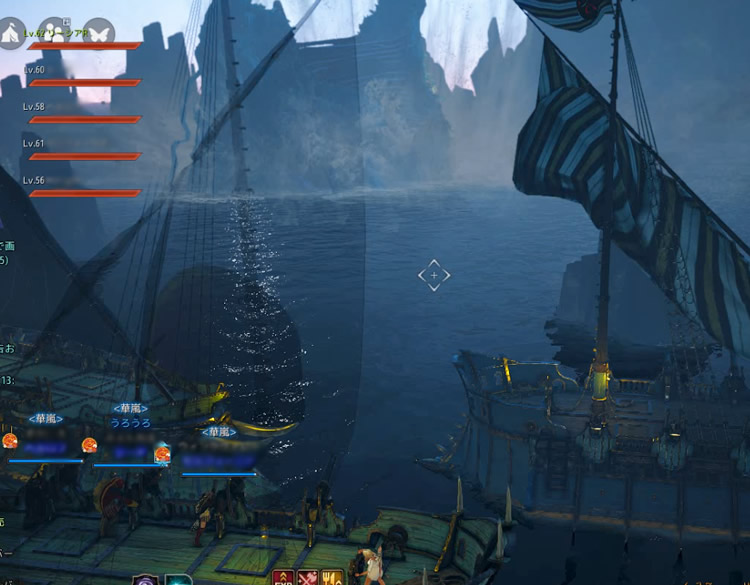The height and width of the screenshot is (585, 750).
Task: Click the butterfly icon
Action: 98,33
